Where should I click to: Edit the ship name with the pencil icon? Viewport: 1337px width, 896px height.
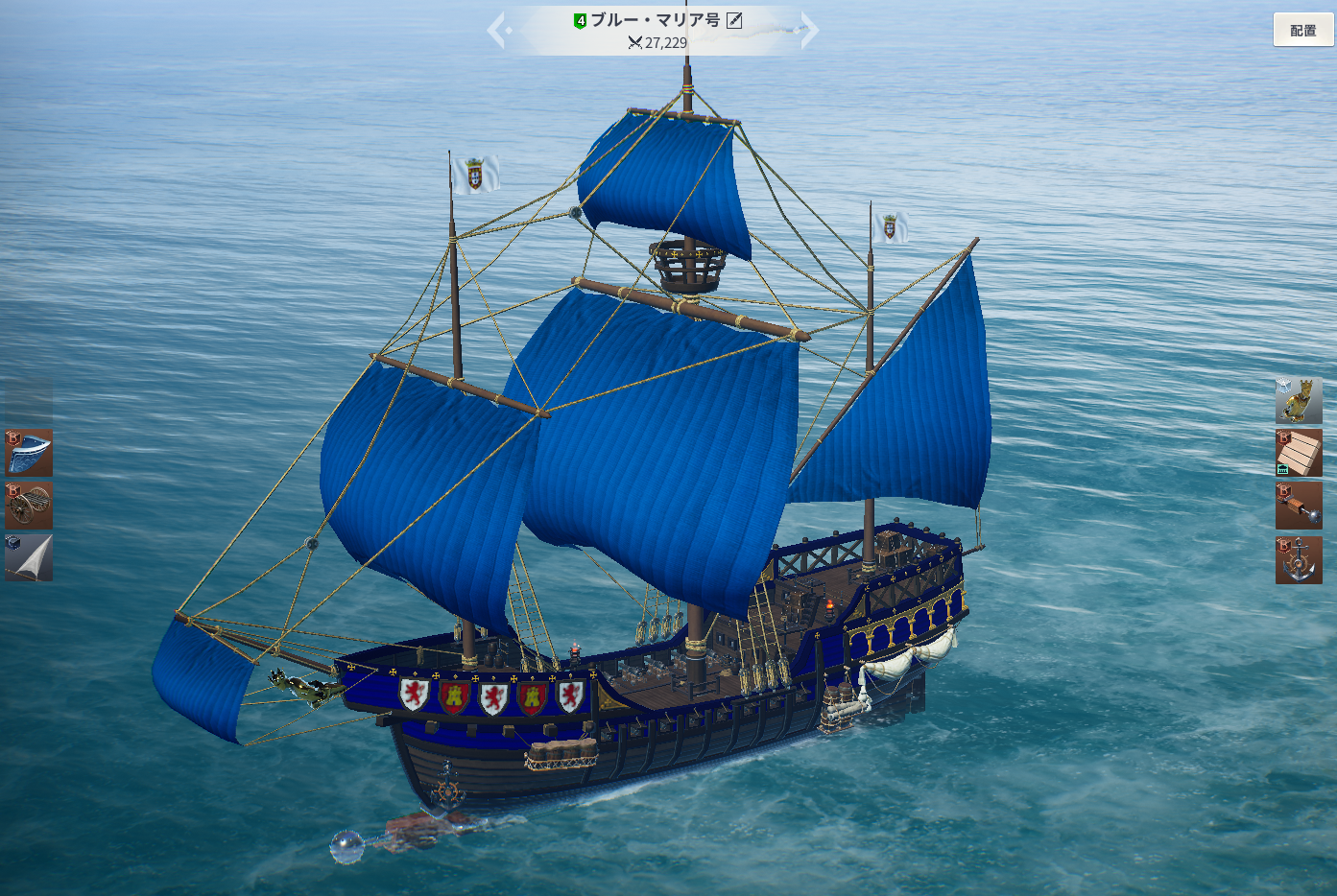734,20
